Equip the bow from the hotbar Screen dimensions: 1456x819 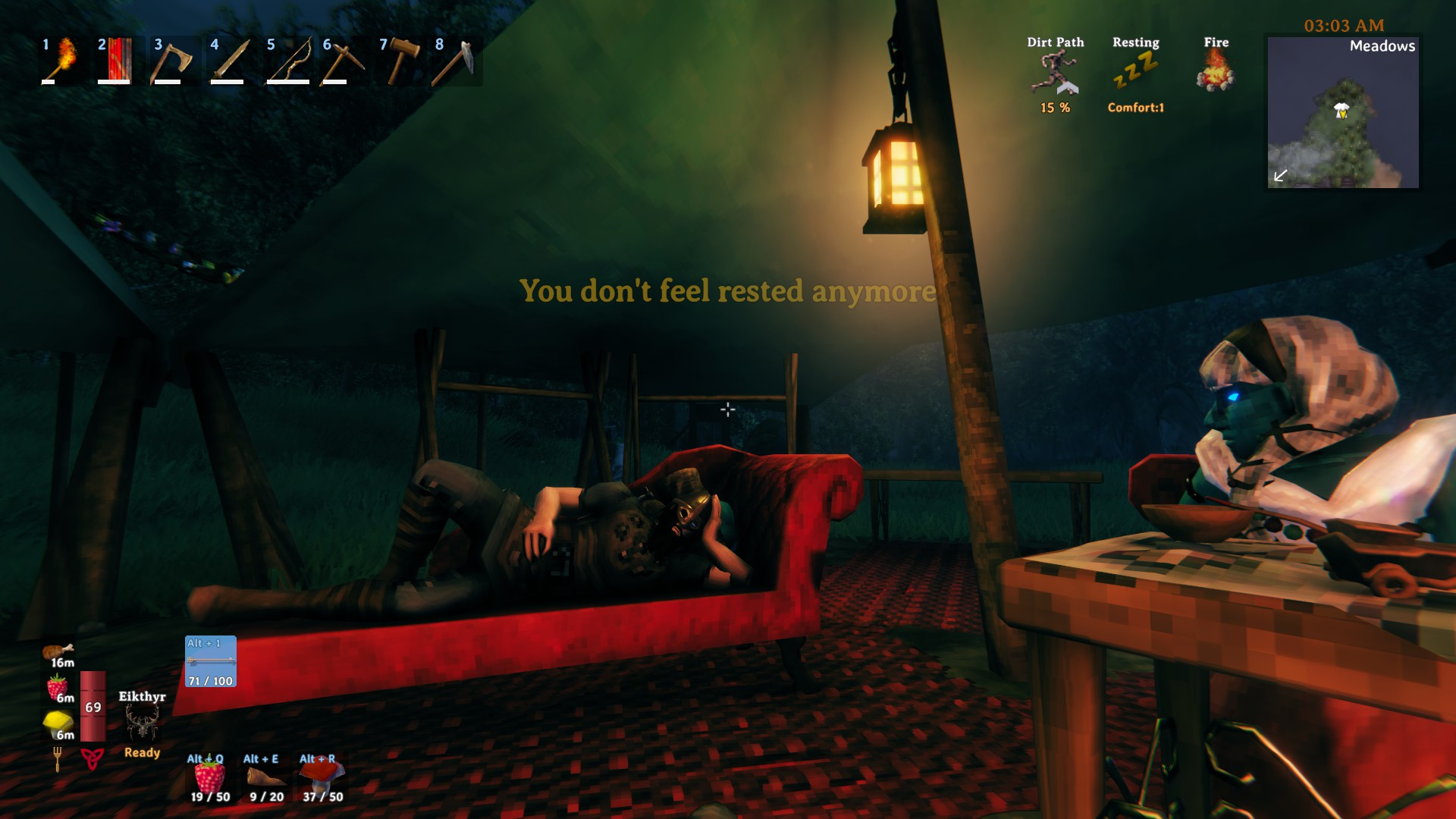[287, 60]
